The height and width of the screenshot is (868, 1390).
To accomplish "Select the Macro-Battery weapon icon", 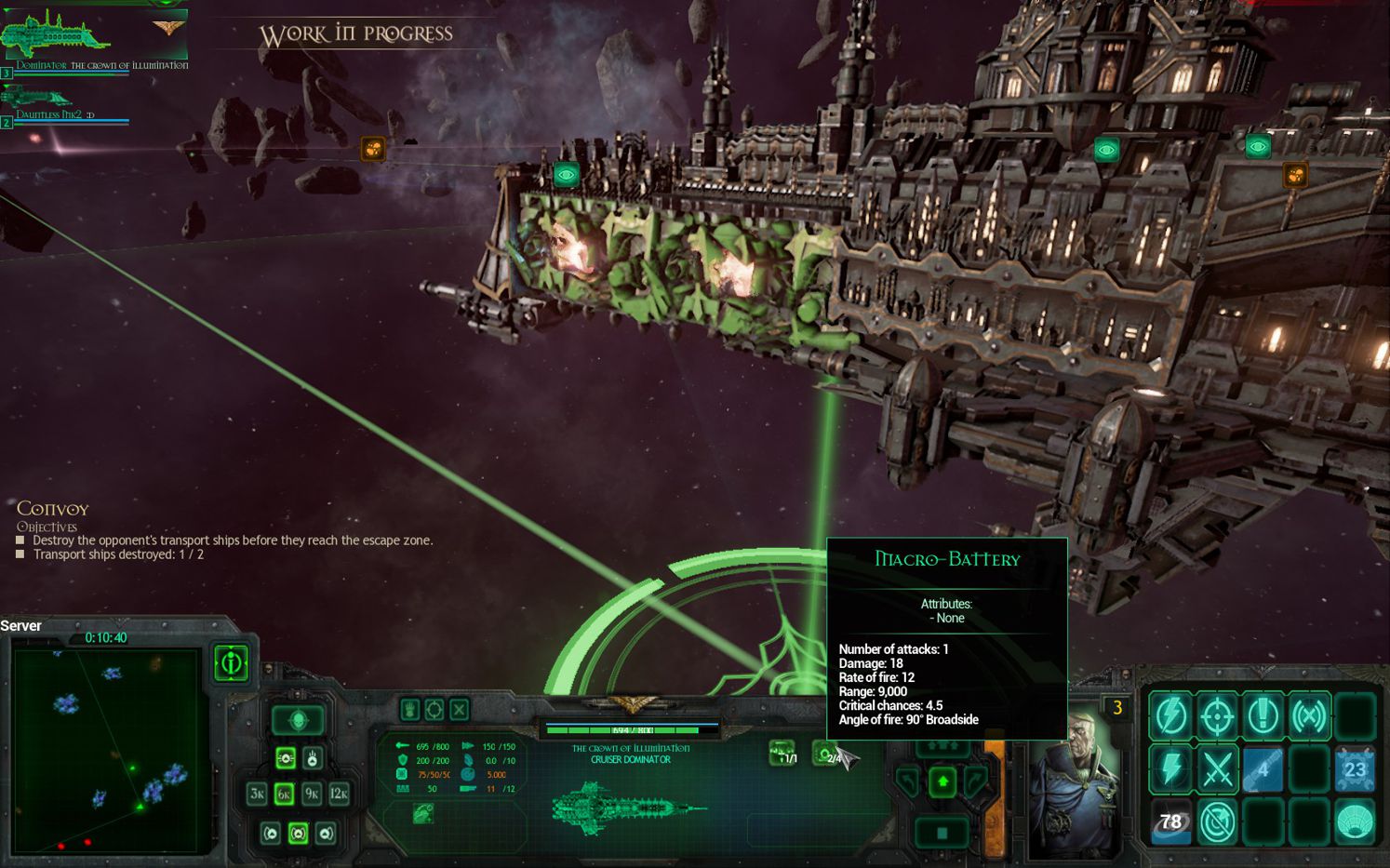I will [x=826, y=754].
